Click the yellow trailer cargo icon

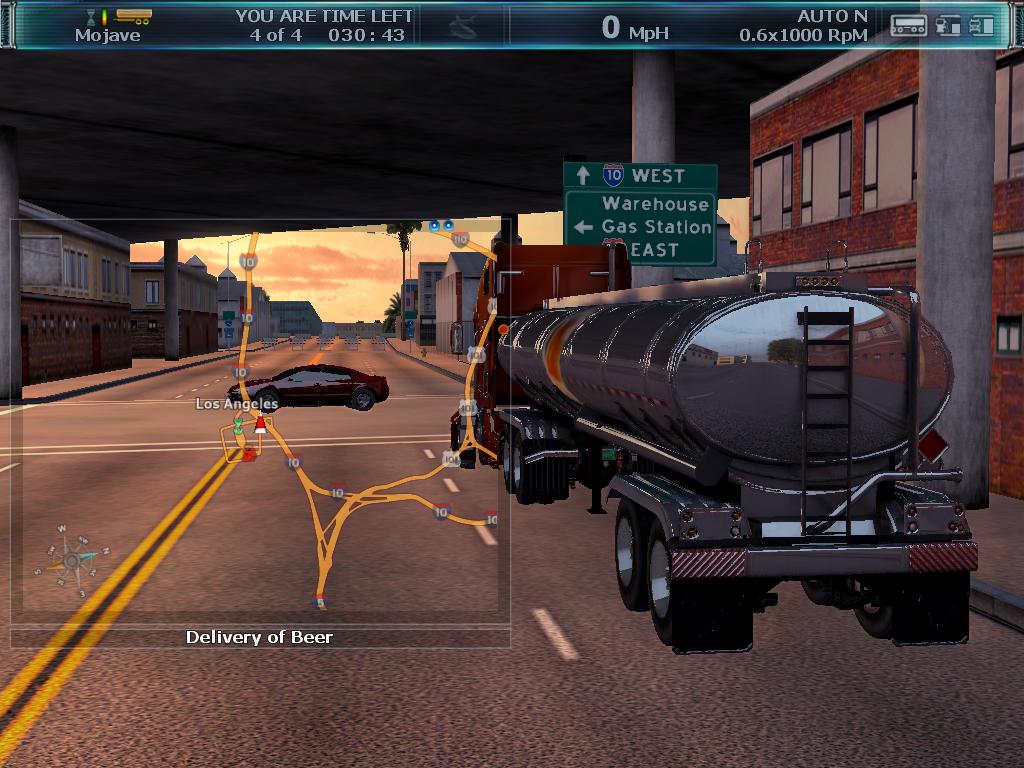pos(133,16)
